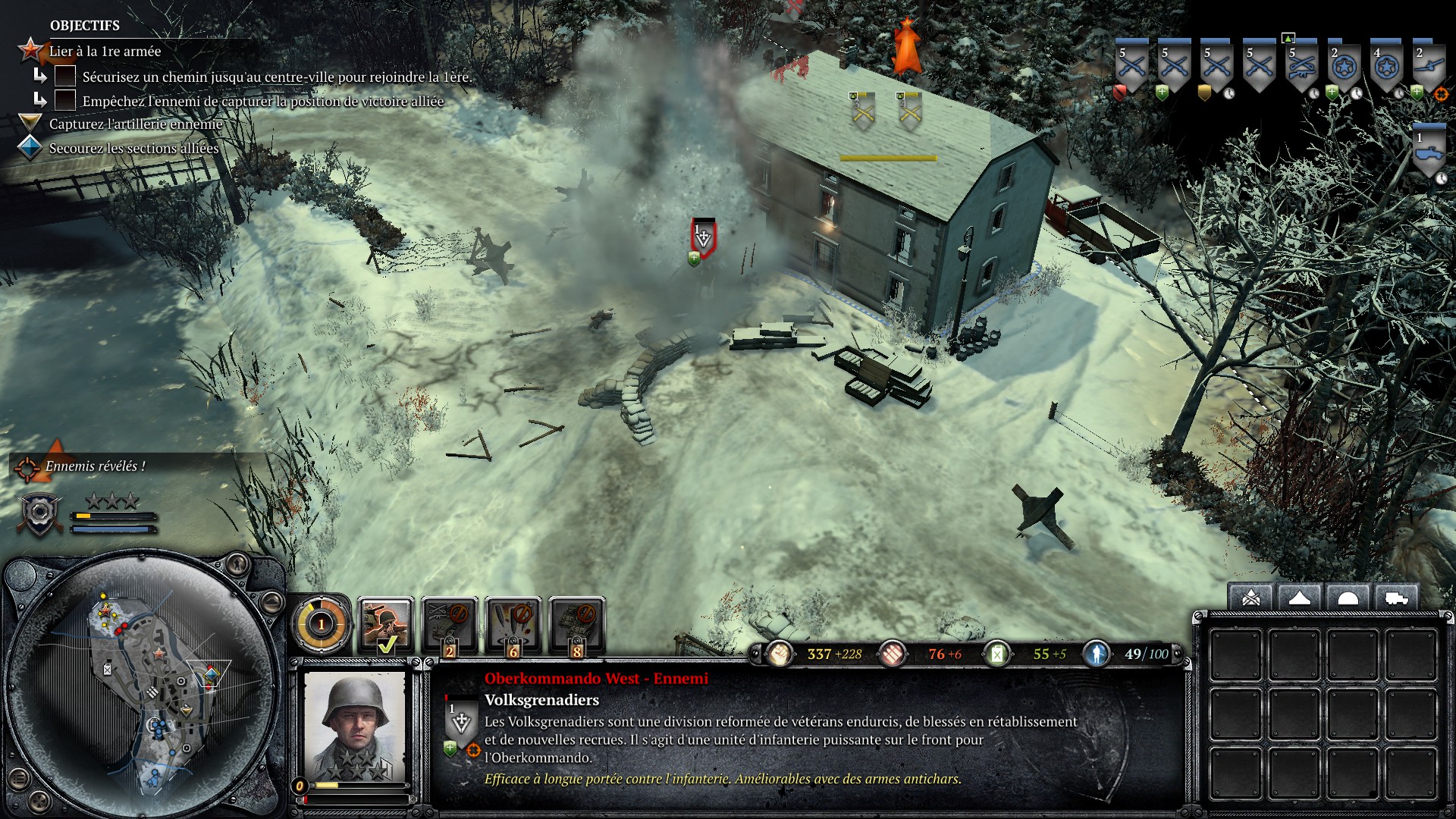Select the rifle squad with red shield
This screenshot has height=819, width=1456.
point(1131,68)
